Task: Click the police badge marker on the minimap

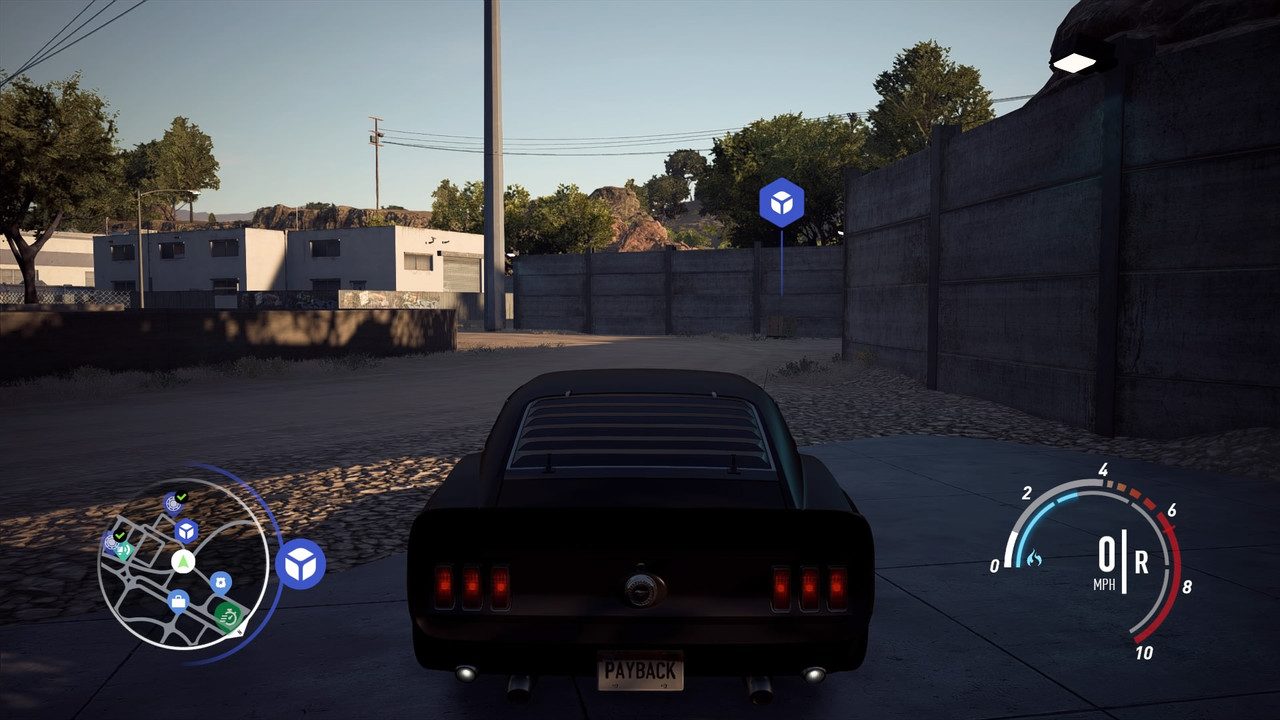Action: click(220, 581)
